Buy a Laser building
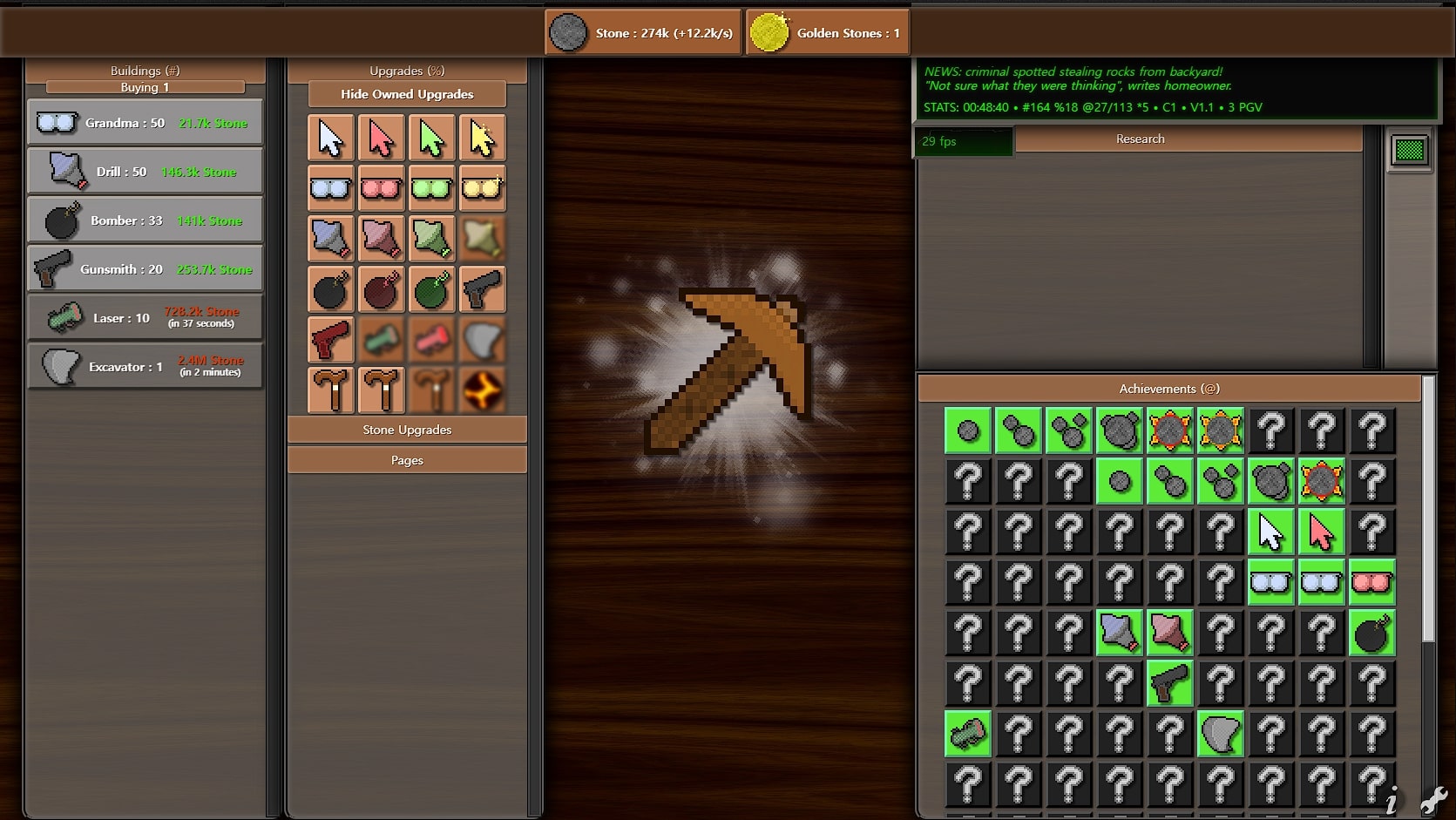Viewport: 1456px width, 820px height. pos(145,318)
